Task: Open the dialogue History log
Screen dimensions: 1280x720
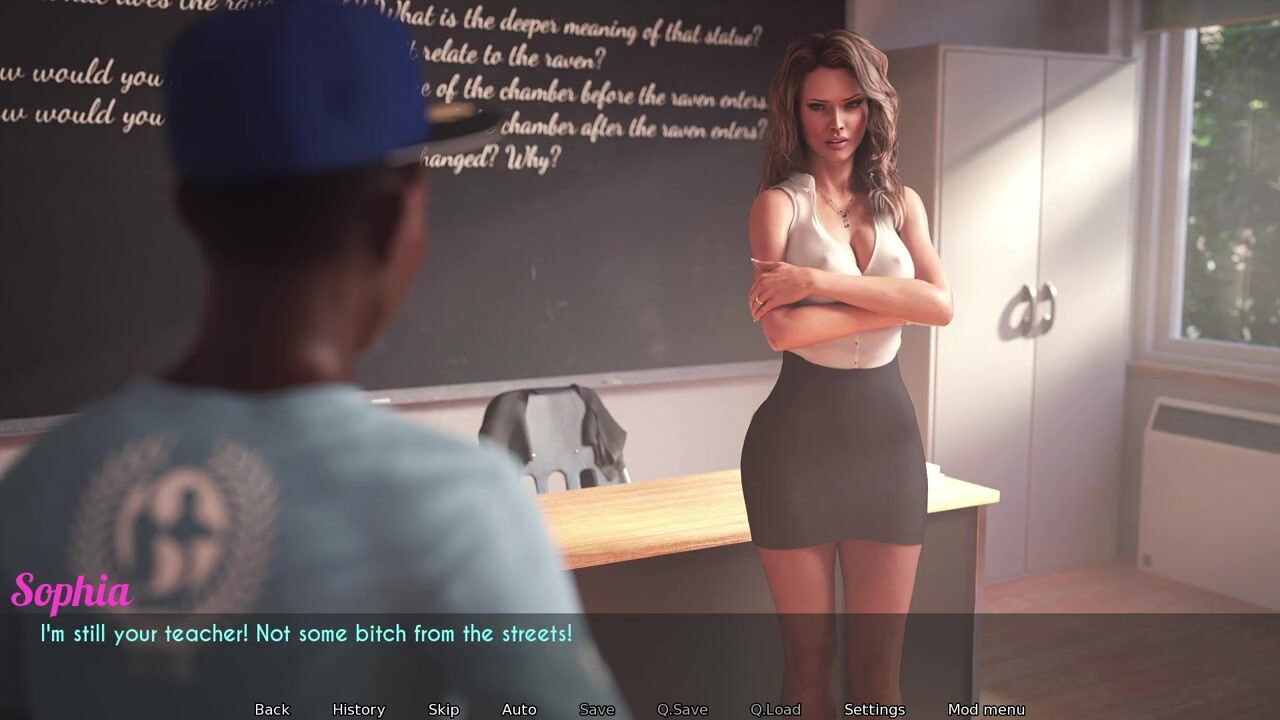Action: coord(358,709)
